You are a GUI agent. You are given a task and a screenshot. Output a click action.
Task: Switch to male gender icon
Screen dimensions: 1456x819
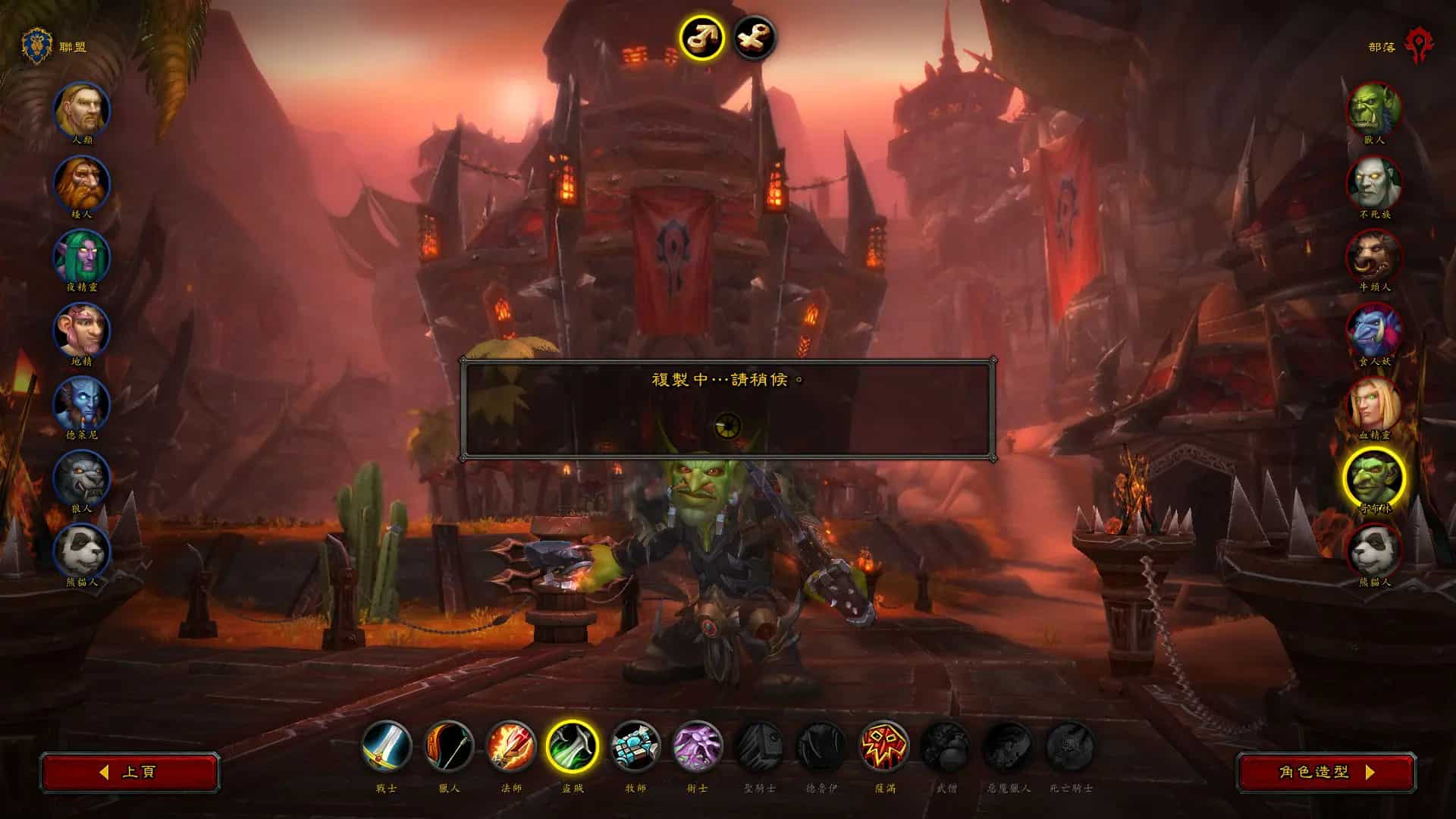click(701, 37)
